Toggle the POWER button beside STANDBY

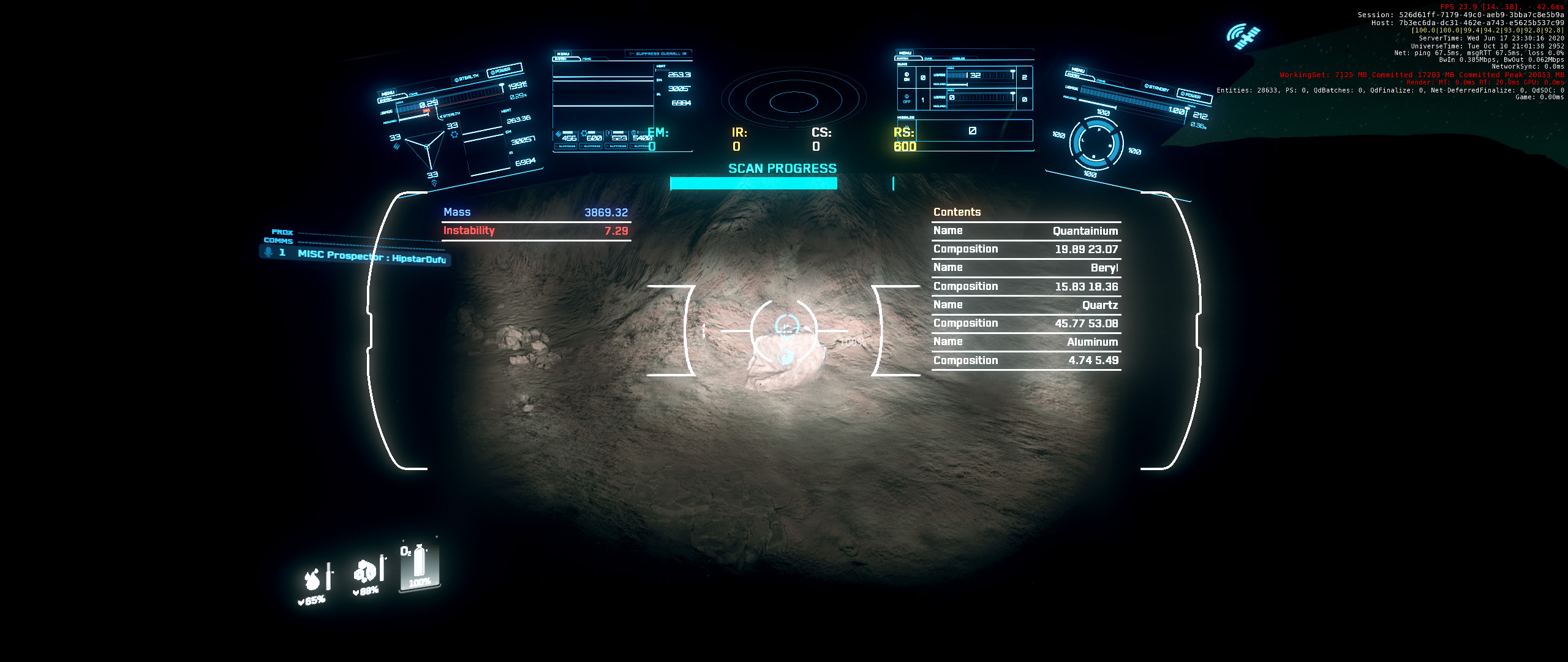click(1191, 95)
